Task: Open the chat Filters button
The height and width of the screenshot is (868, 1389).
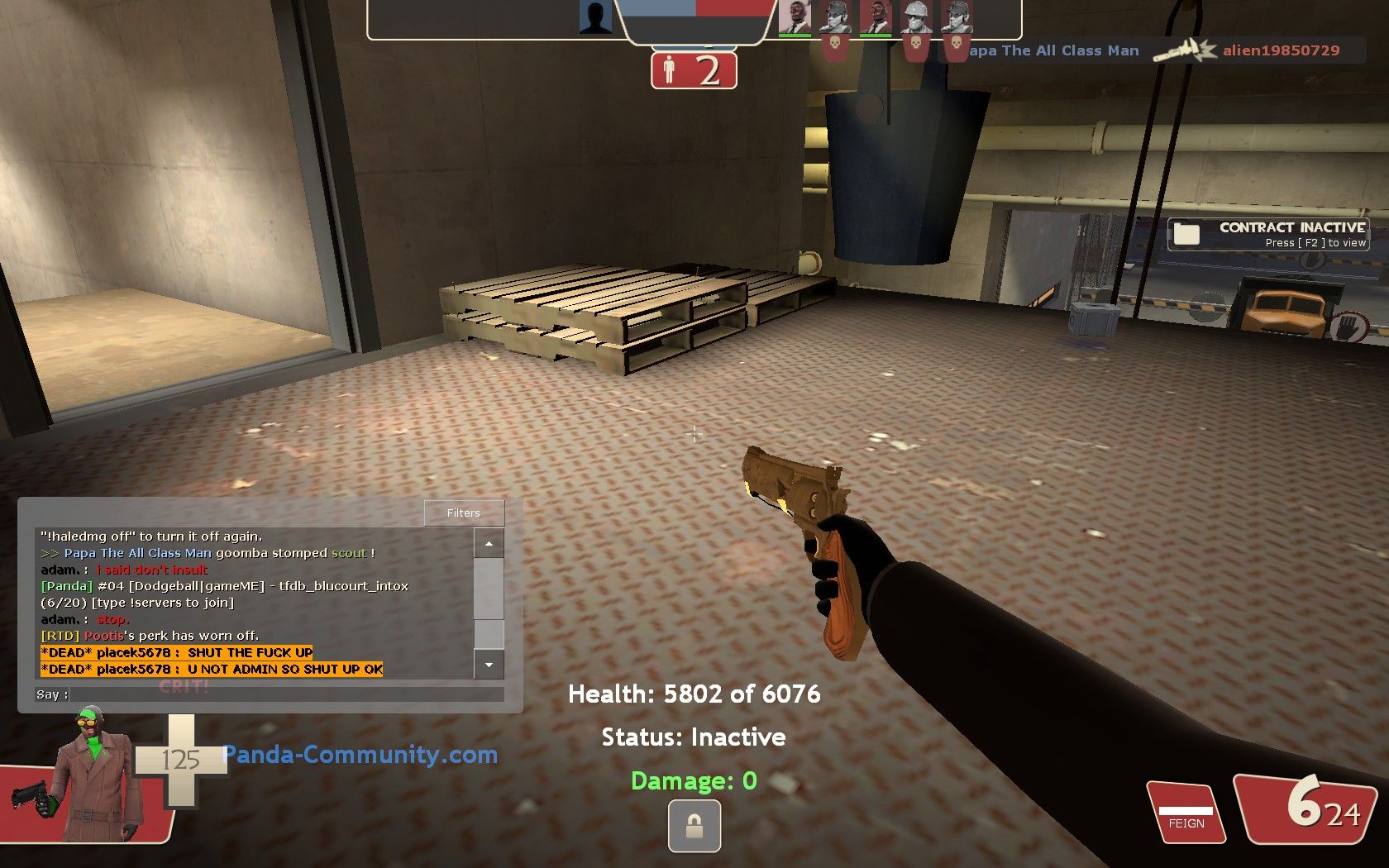Action: tap(464, 513)
